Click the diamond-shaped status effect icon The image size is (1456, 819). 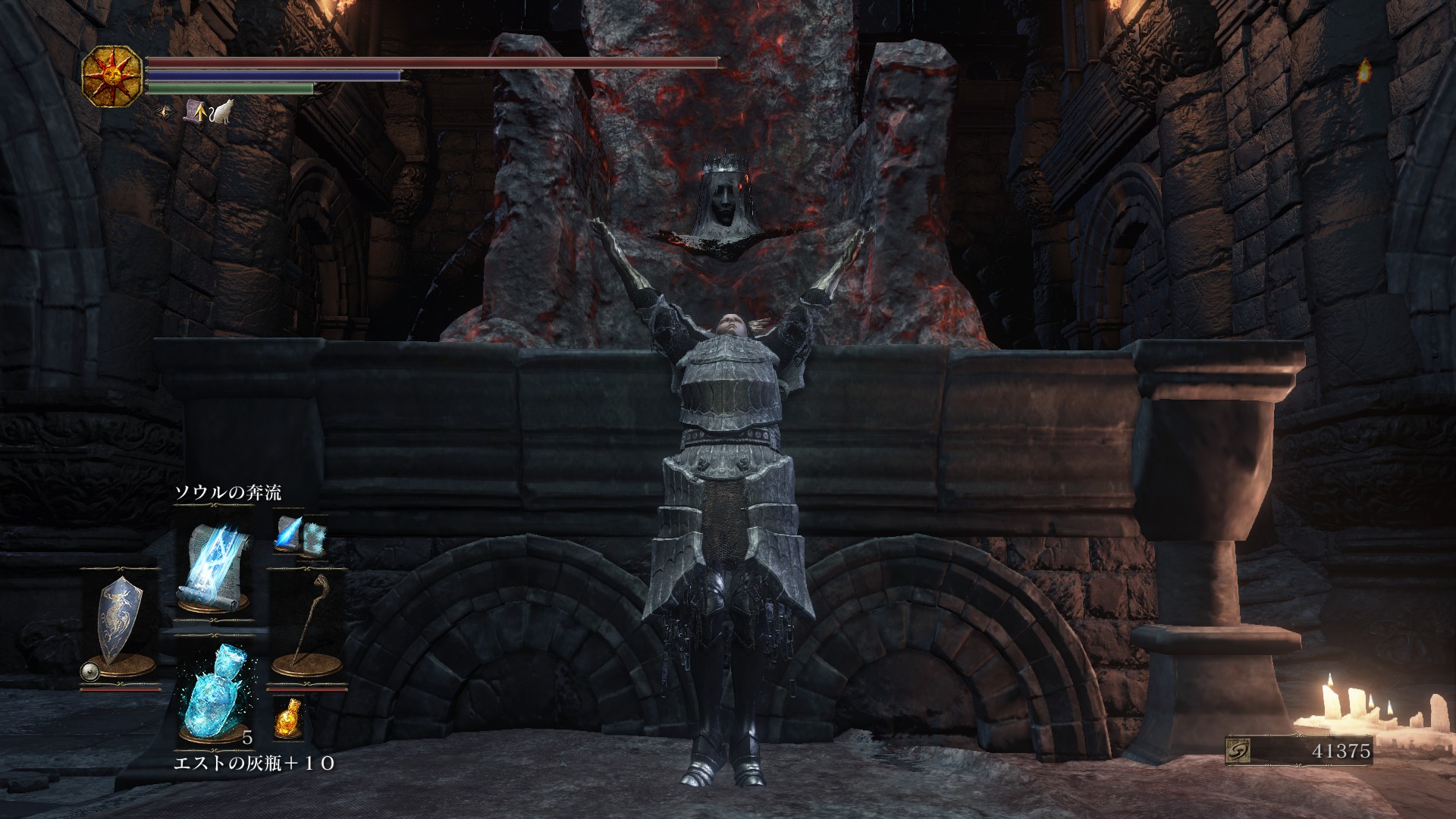pos(166,113)
